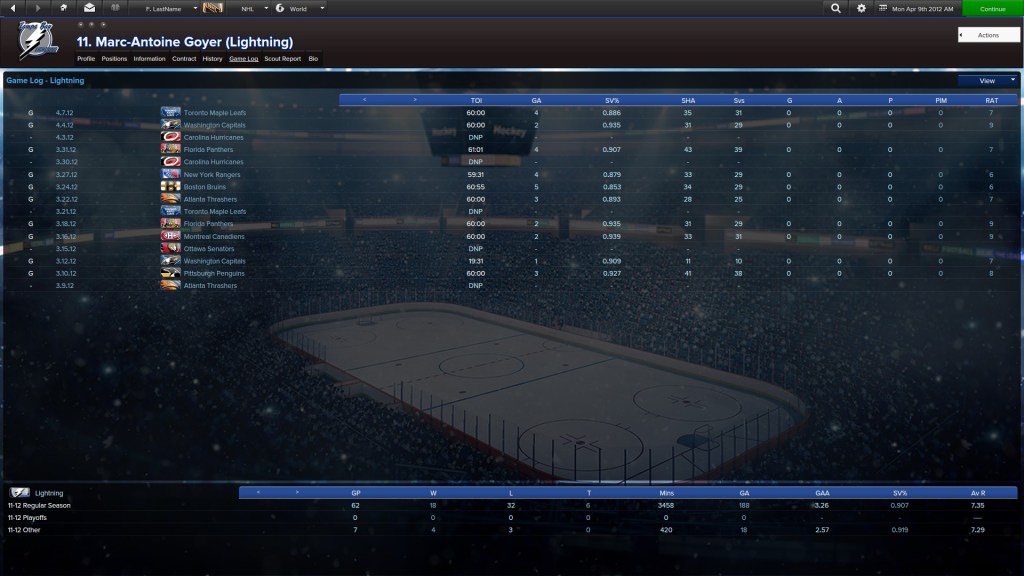Expand the World dropdown

pyautogui.click(x=299, y=8)
